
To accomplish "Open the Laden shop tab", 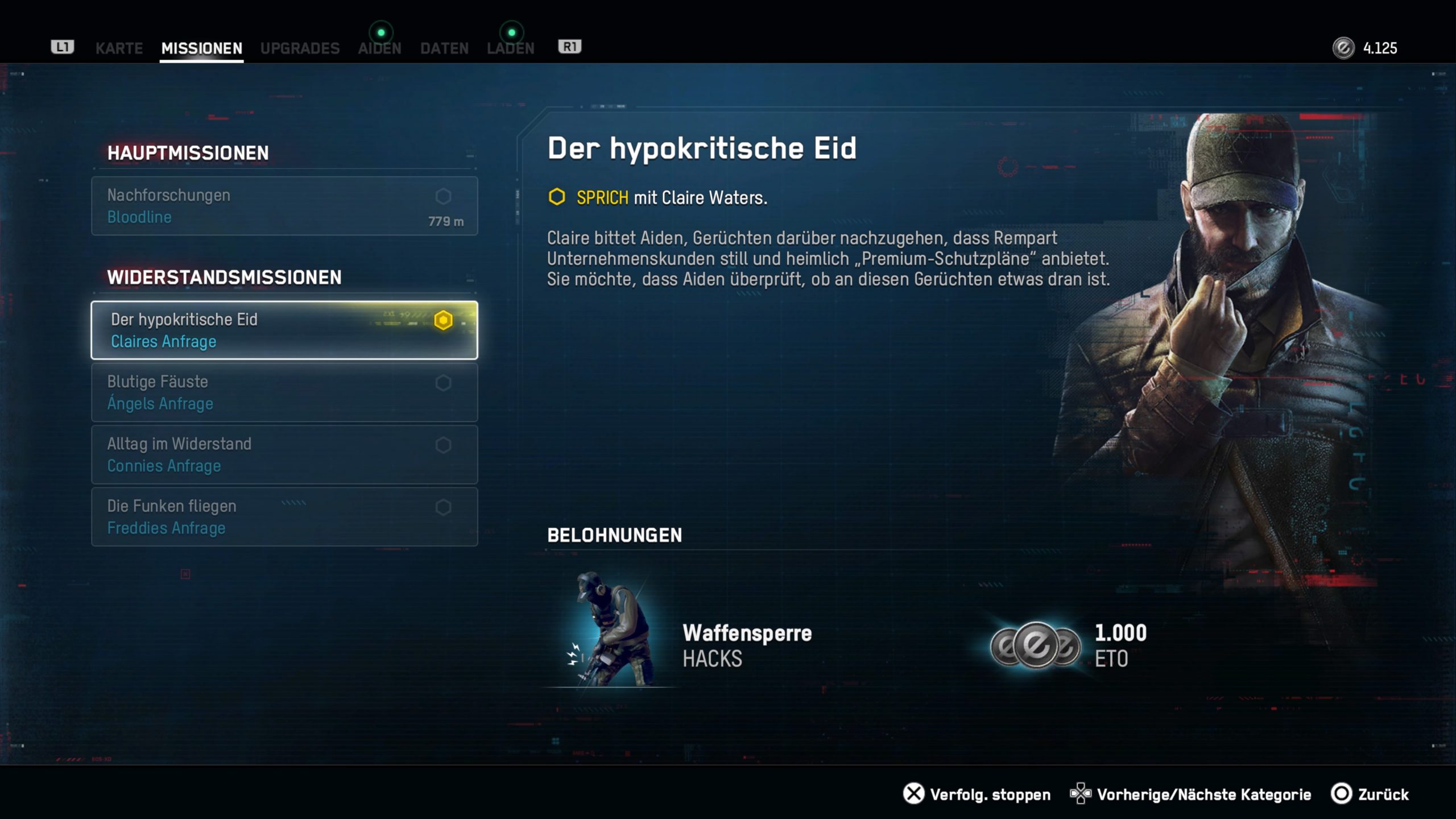I will click(x=510, y=48).
